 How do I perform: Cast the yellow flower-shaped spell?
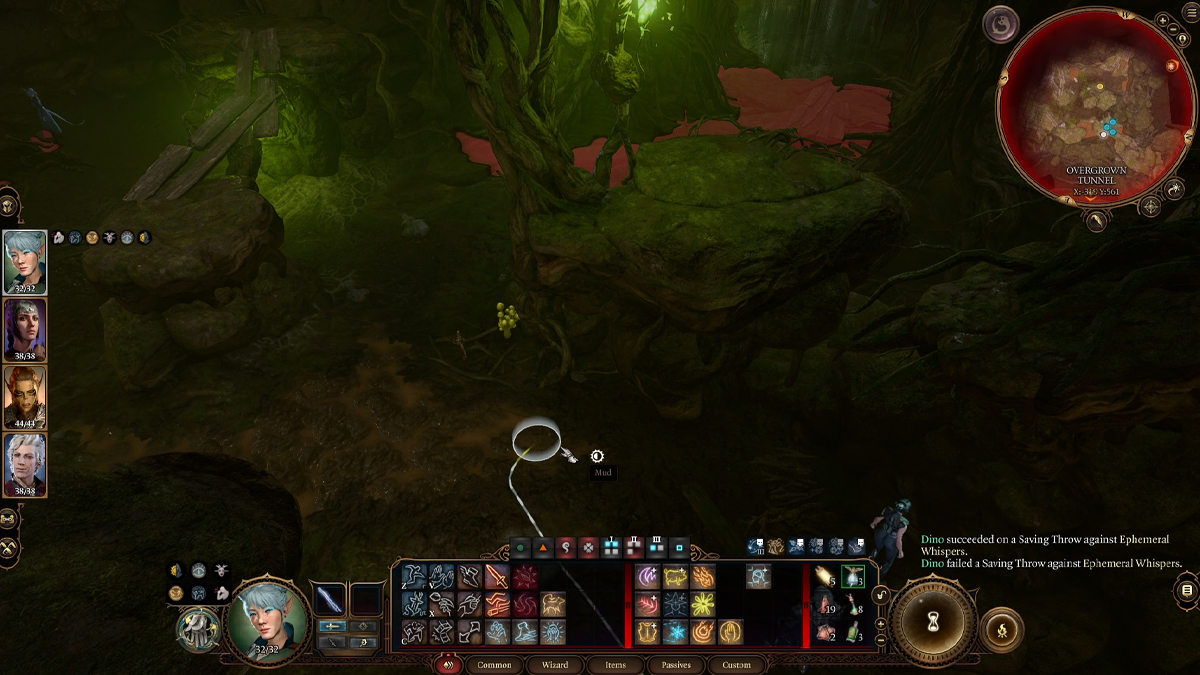[704, 604]
